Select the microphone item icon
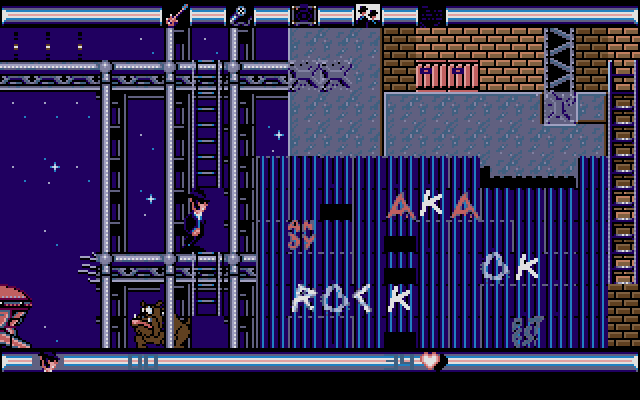 (x=240, y=14)
